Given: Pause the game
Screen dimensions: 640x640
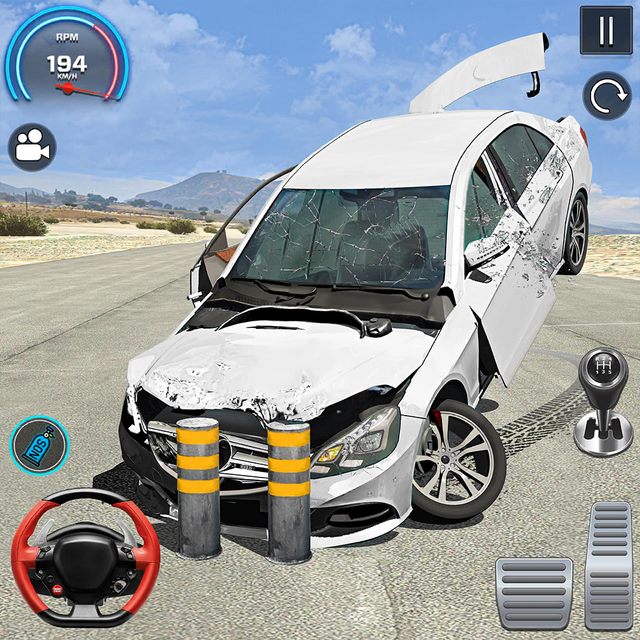Looking at the screenshot, I should tap(606, 31).
